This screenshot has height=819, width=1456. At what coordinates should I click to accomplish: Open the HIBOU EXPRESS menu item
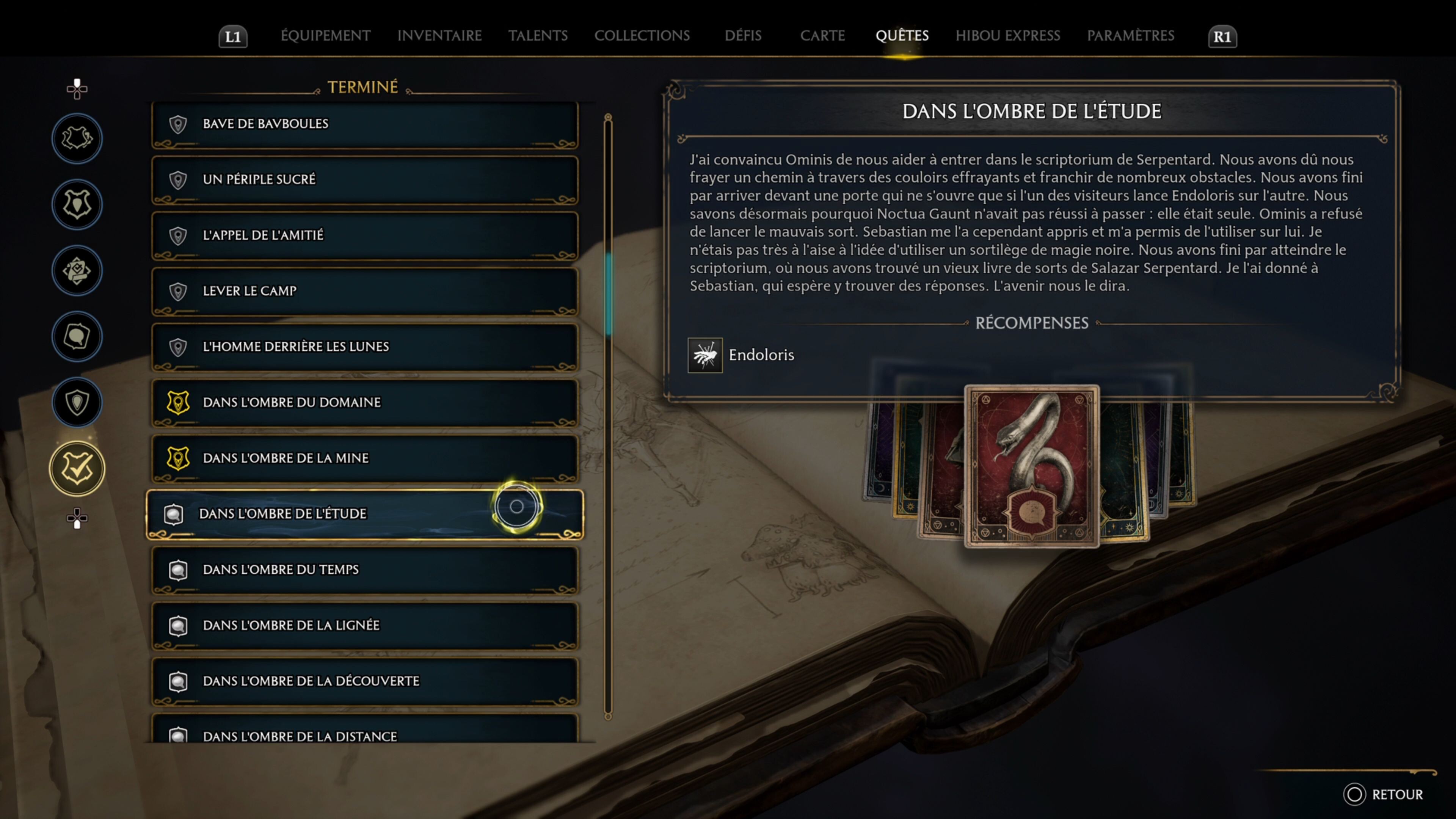tap(1008, 36)
